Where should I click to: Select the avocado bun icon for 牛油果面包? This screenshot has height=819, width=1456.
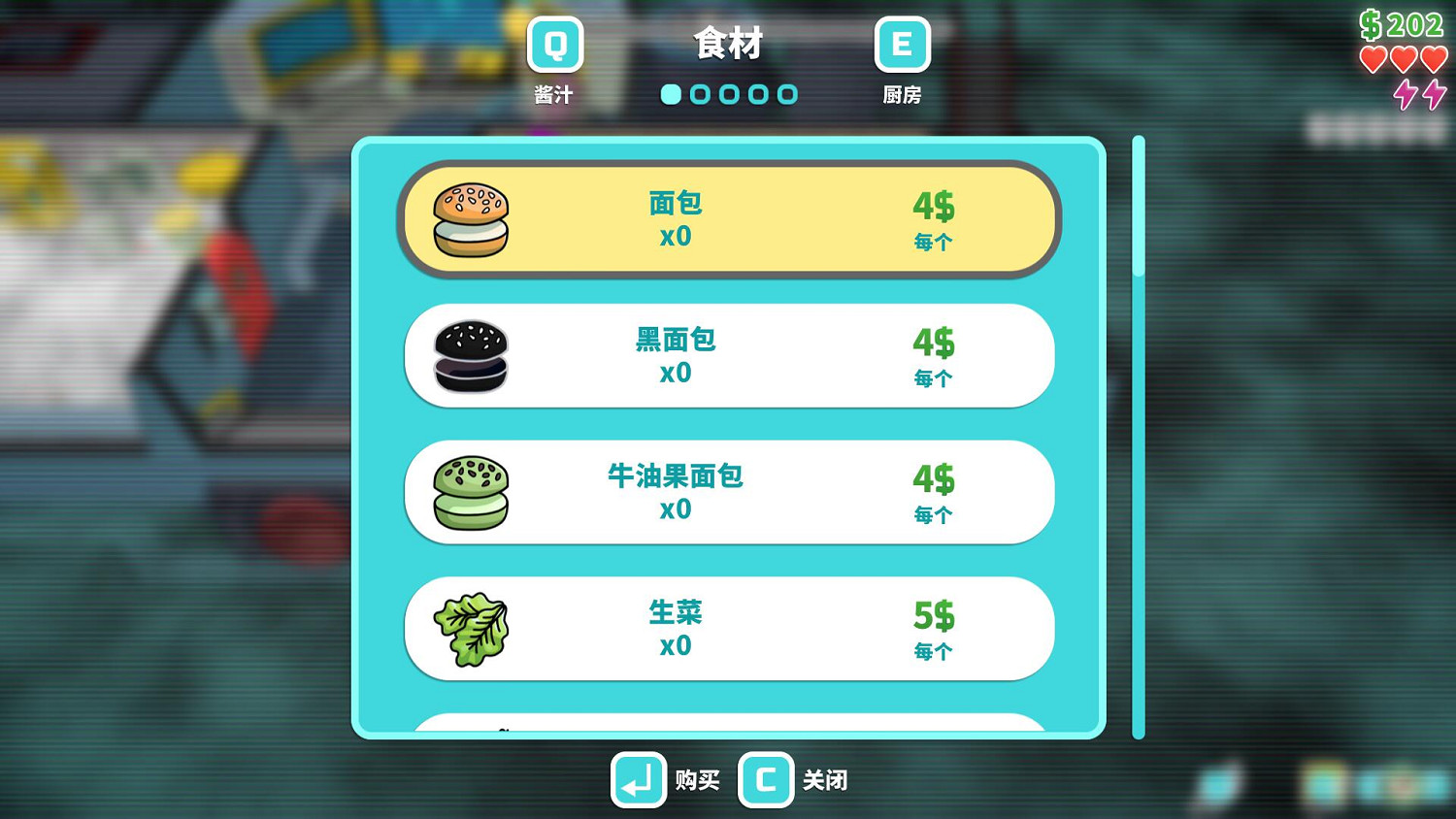click(x=470, y=492)
